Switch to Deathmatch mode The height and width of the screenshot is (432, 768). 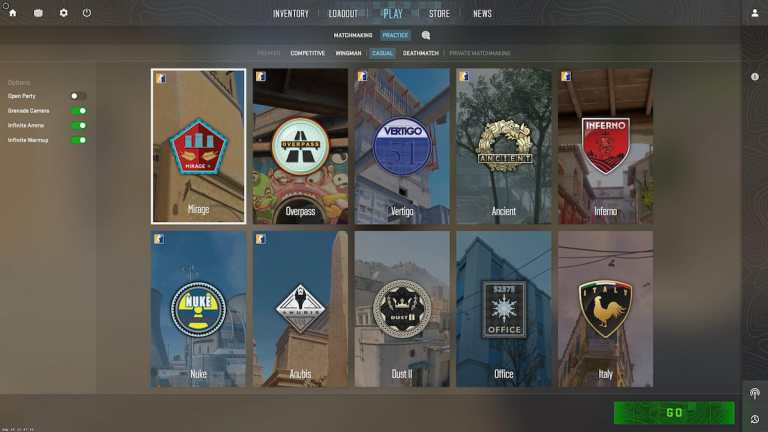(420, 53)
